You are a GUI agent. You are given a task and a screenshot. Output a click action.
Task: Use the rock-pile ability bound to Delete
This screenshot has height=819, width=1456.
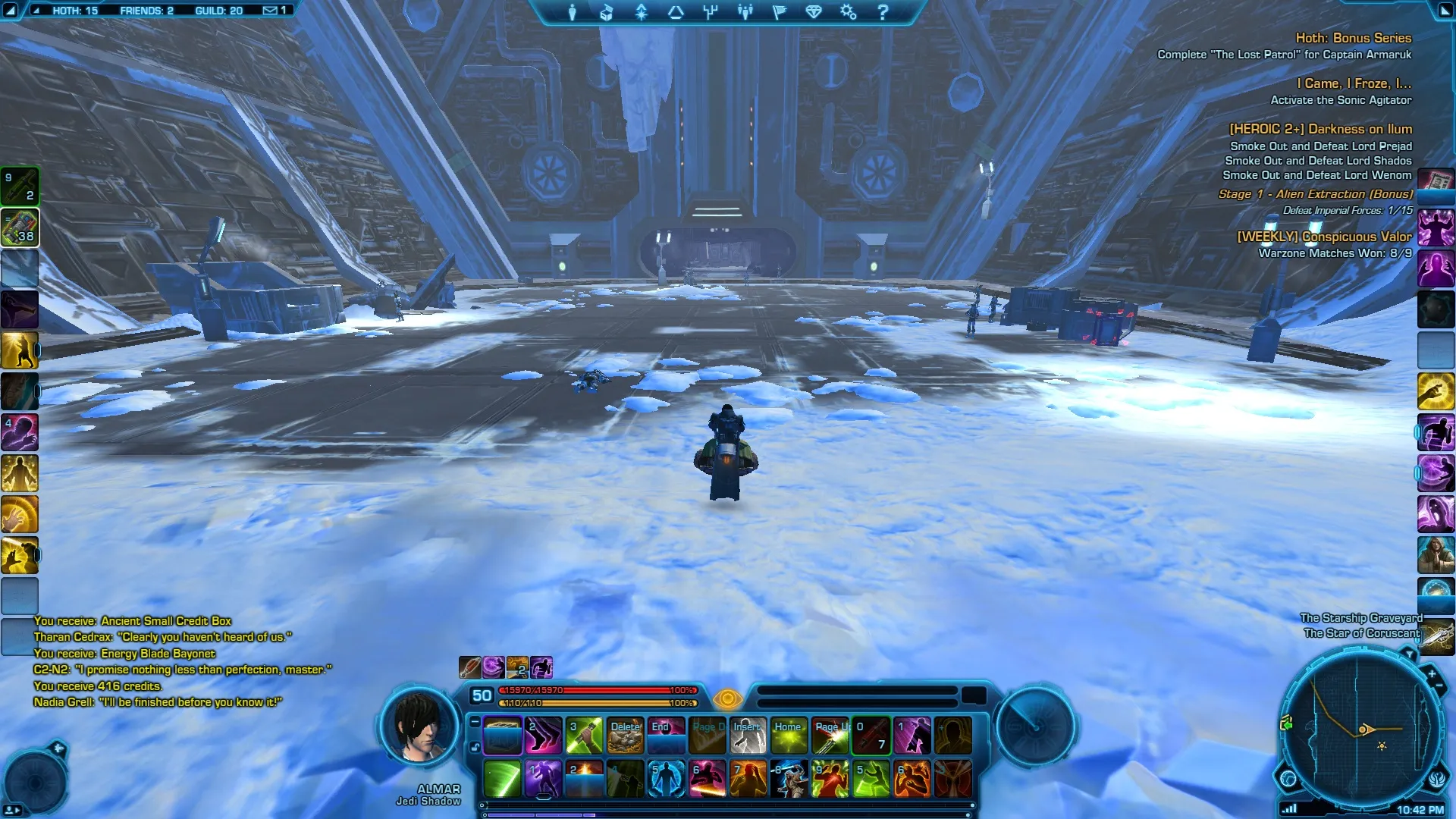click(x=626, y=736)
